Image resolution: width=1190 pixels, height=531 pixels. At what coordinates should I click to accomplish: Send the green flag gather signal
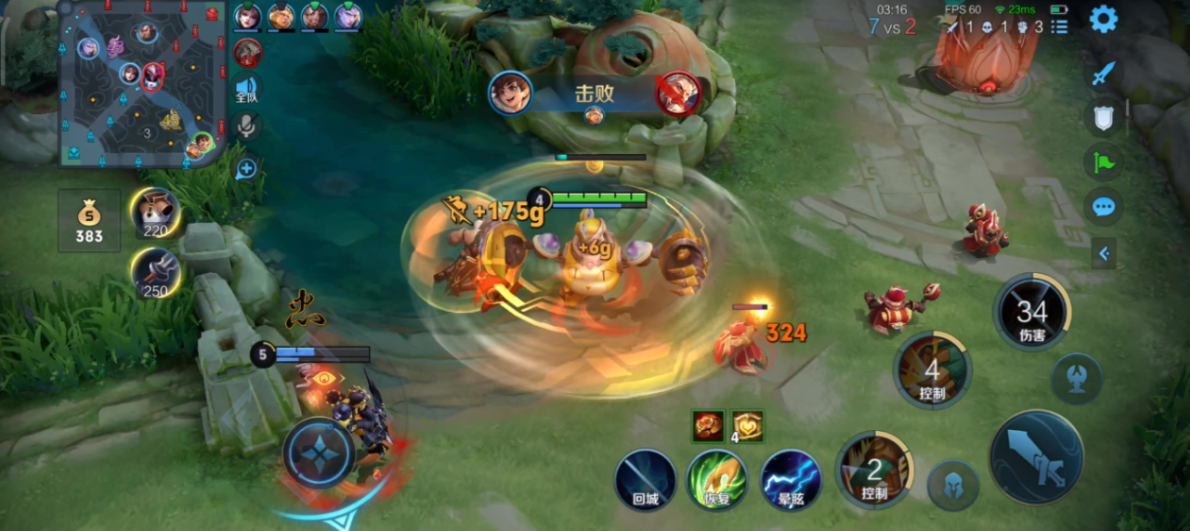[x=1103, y=162]
